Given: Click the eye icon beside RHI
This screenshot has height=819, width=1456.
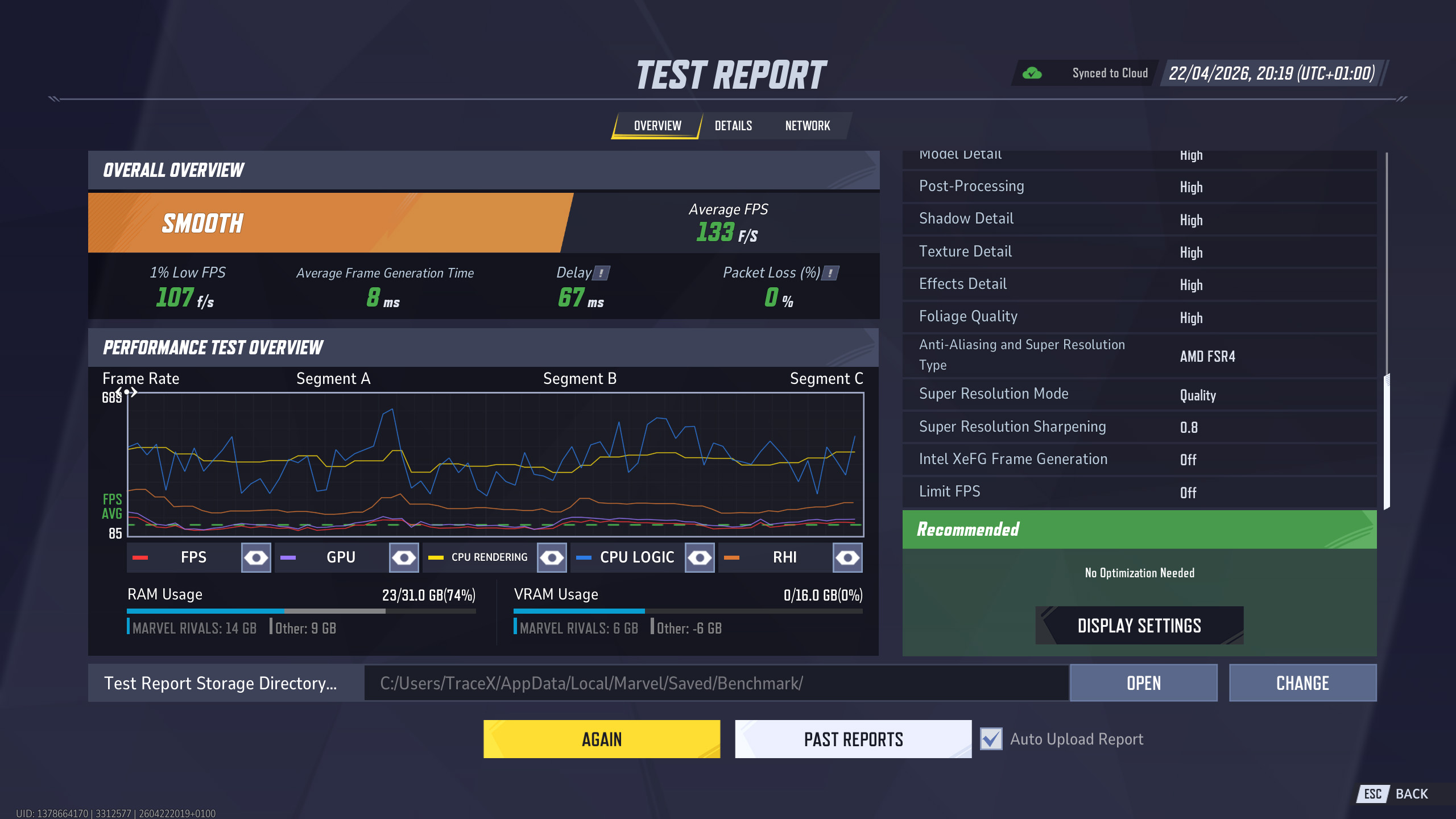Looking at the screenshot, I should tap(848, 557).
